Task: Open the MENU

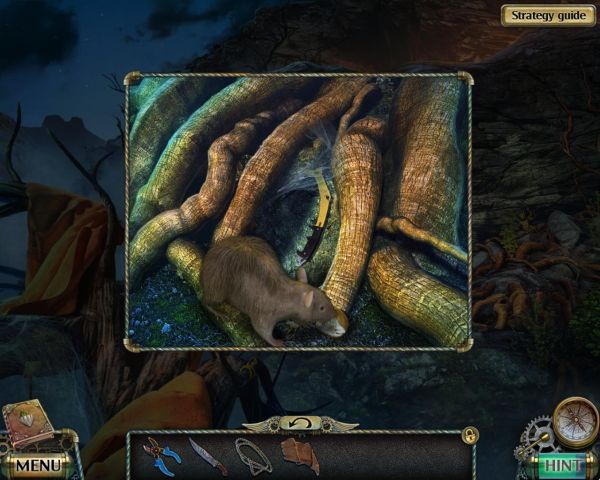Action: pyautogui.click(x=38, y=465)
